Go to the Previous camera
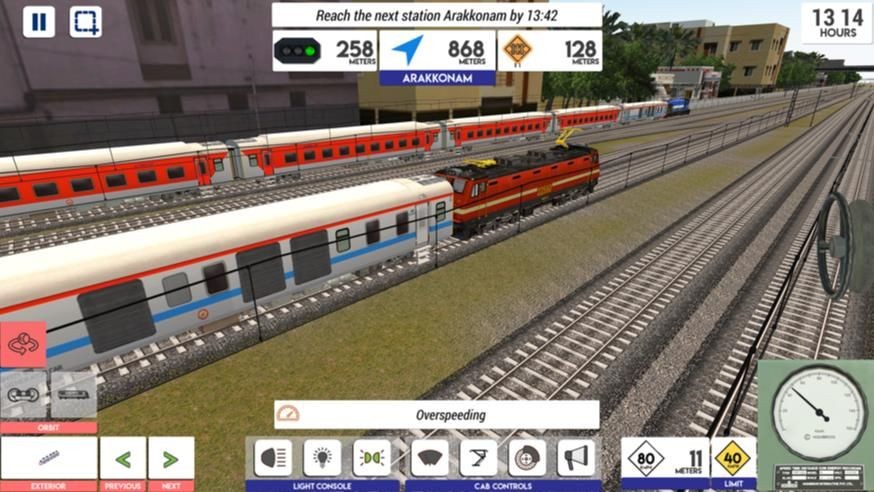 [123, 459]
